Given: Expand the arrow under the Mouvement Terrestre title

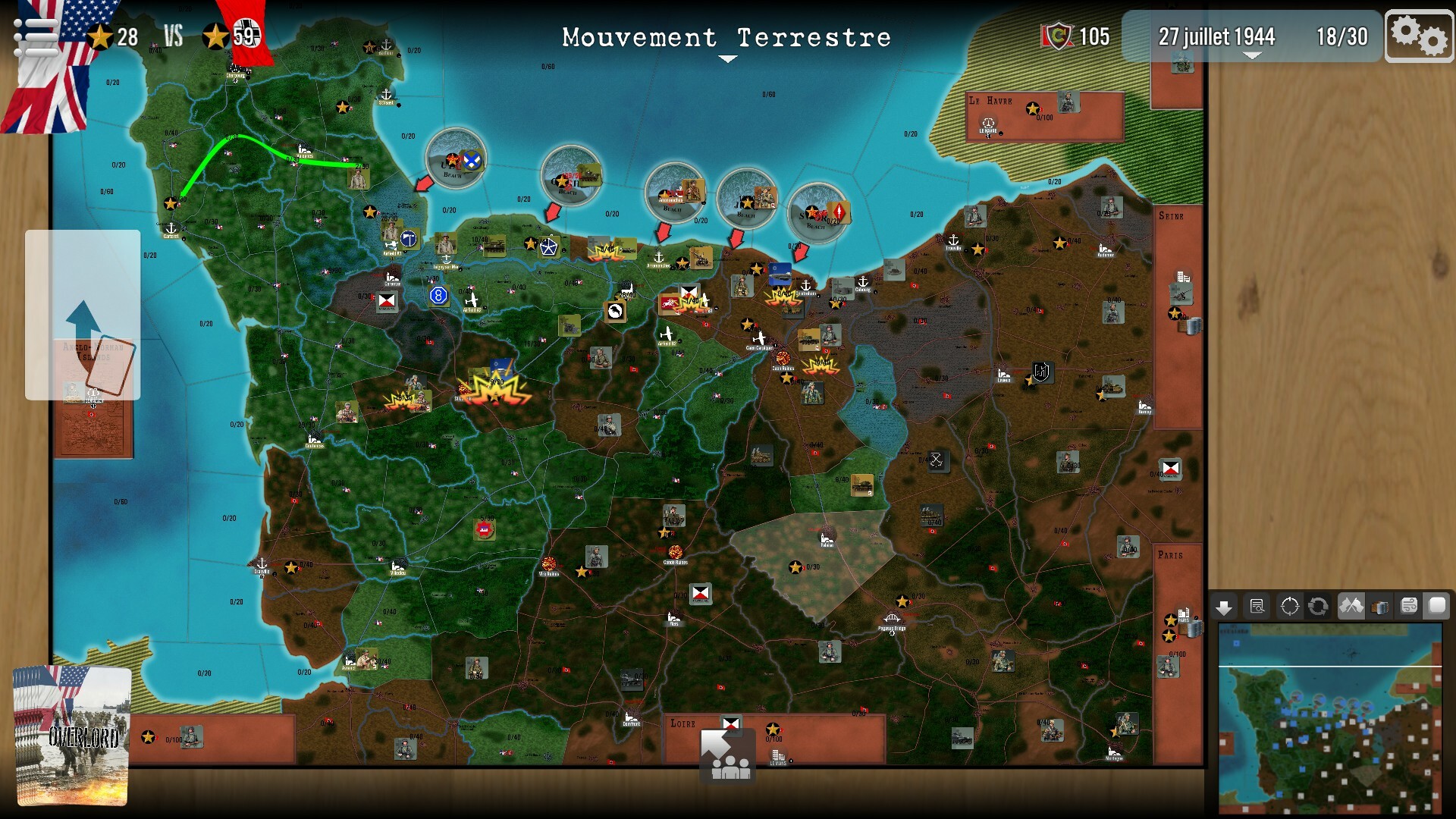Looking at the screenshot, I should point(727,56).
